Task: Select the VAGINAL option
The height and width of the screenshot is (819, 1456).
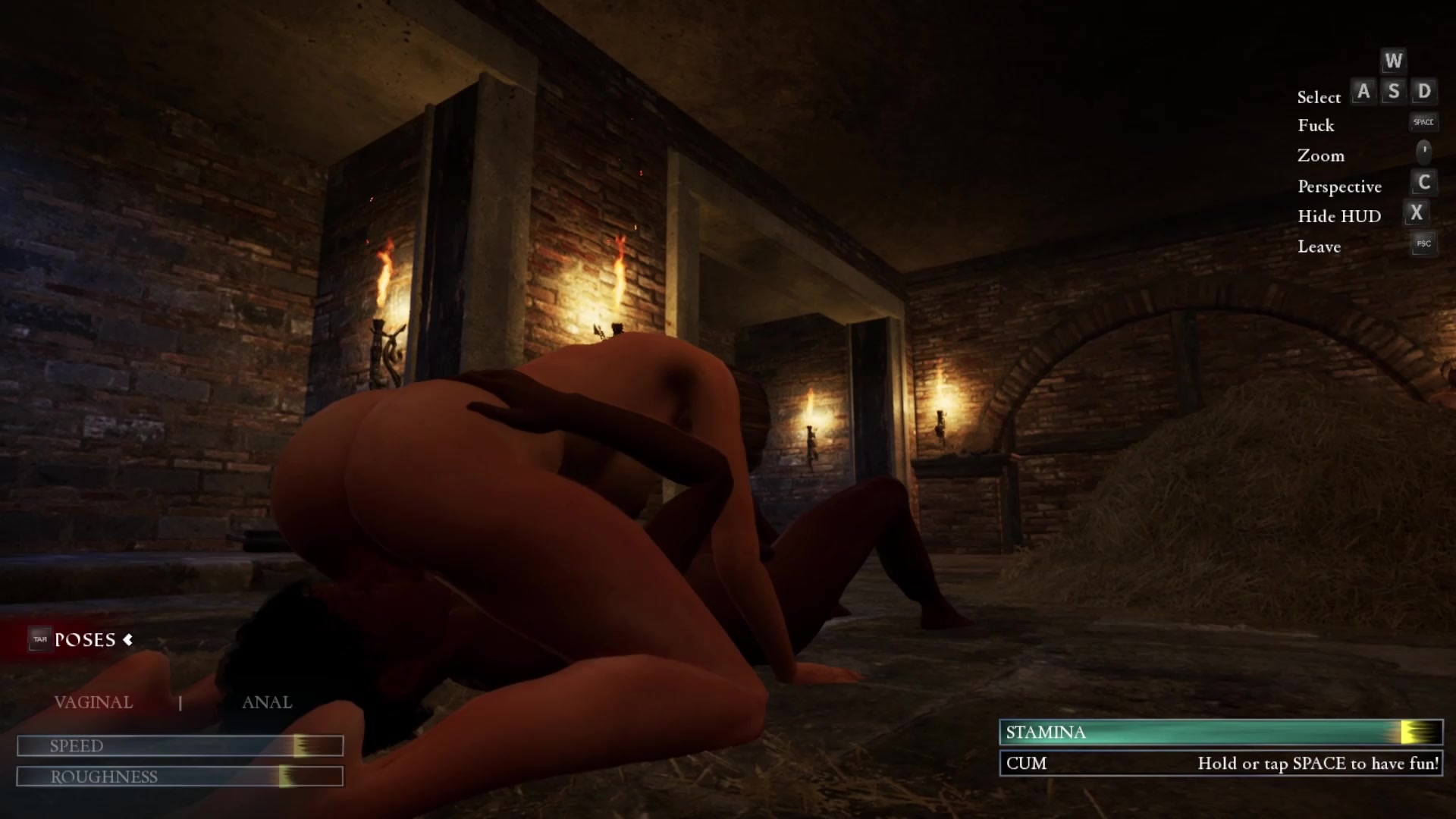Action: (93, 702)
